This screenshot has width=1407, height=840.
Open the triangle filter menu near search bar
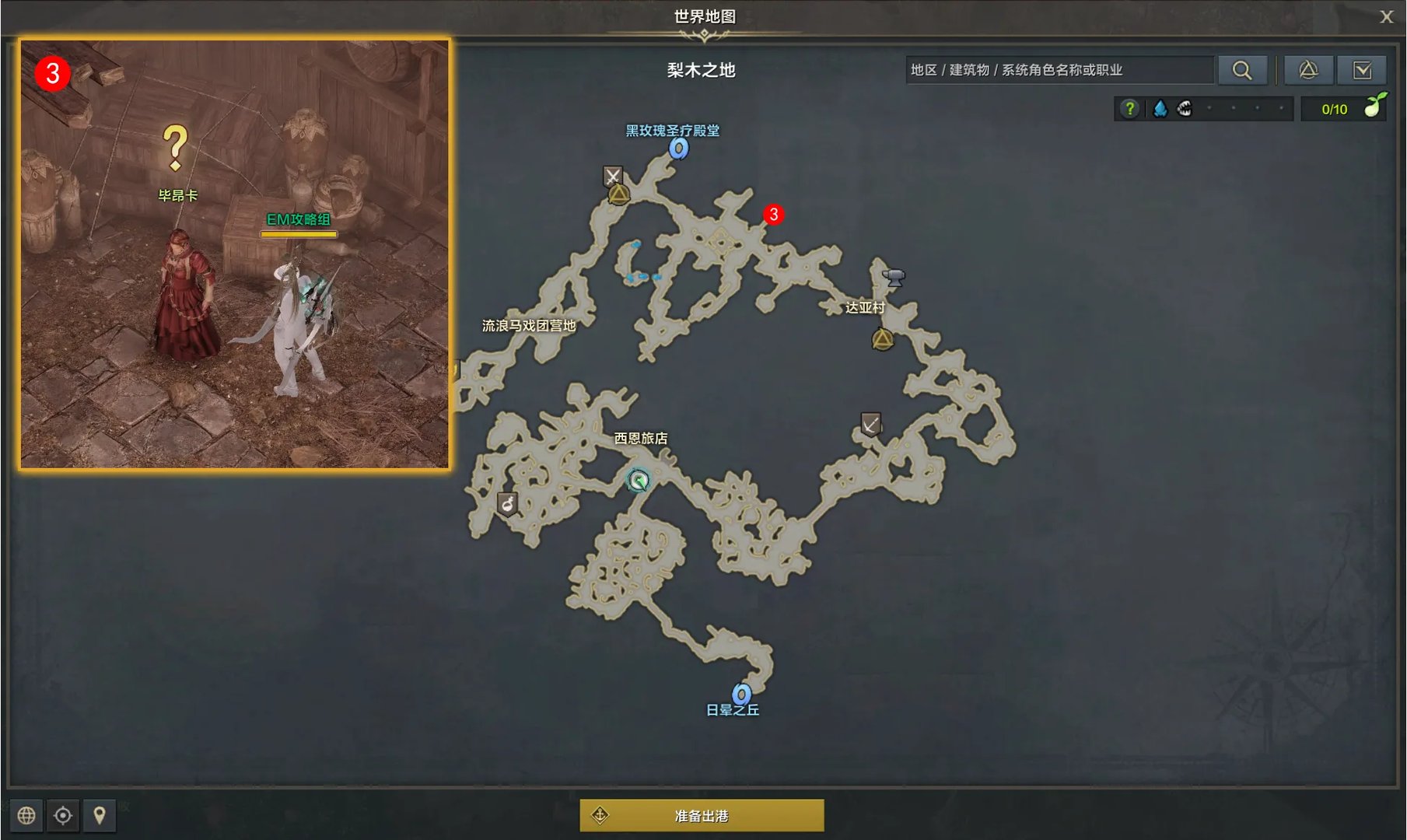tap(1308, 69)
